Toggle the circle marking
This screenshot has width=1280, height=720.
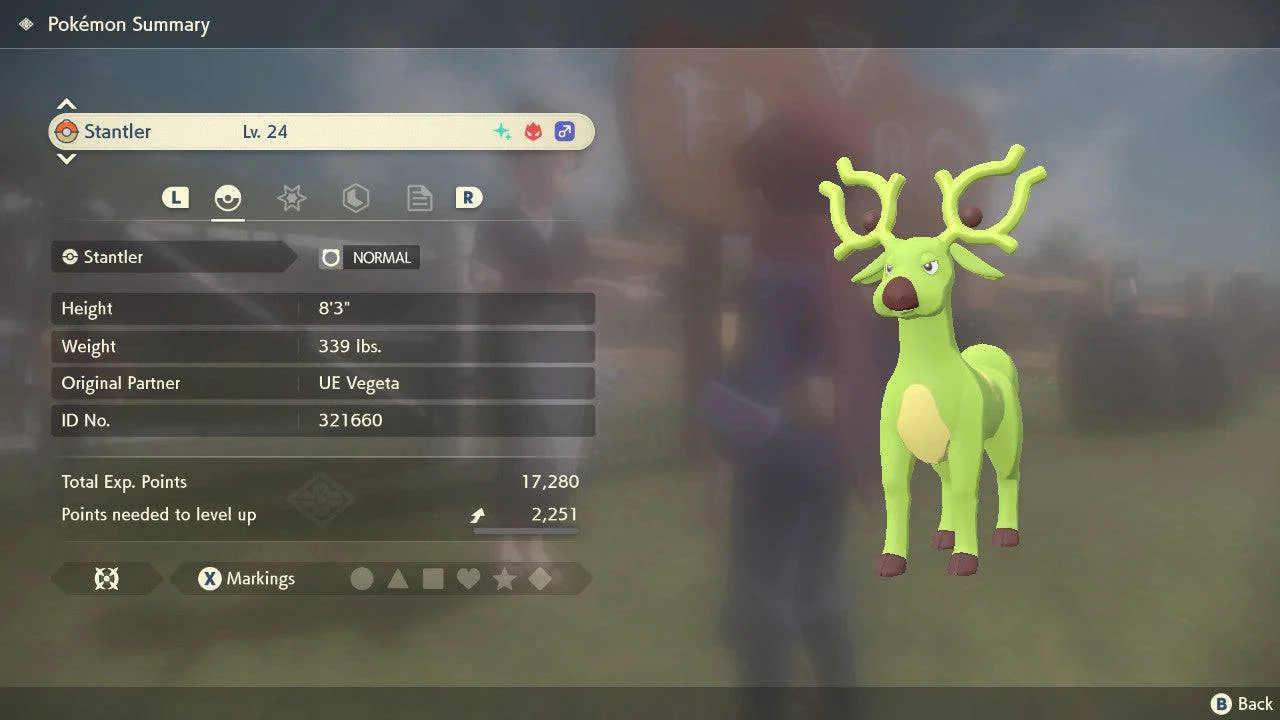362,579
